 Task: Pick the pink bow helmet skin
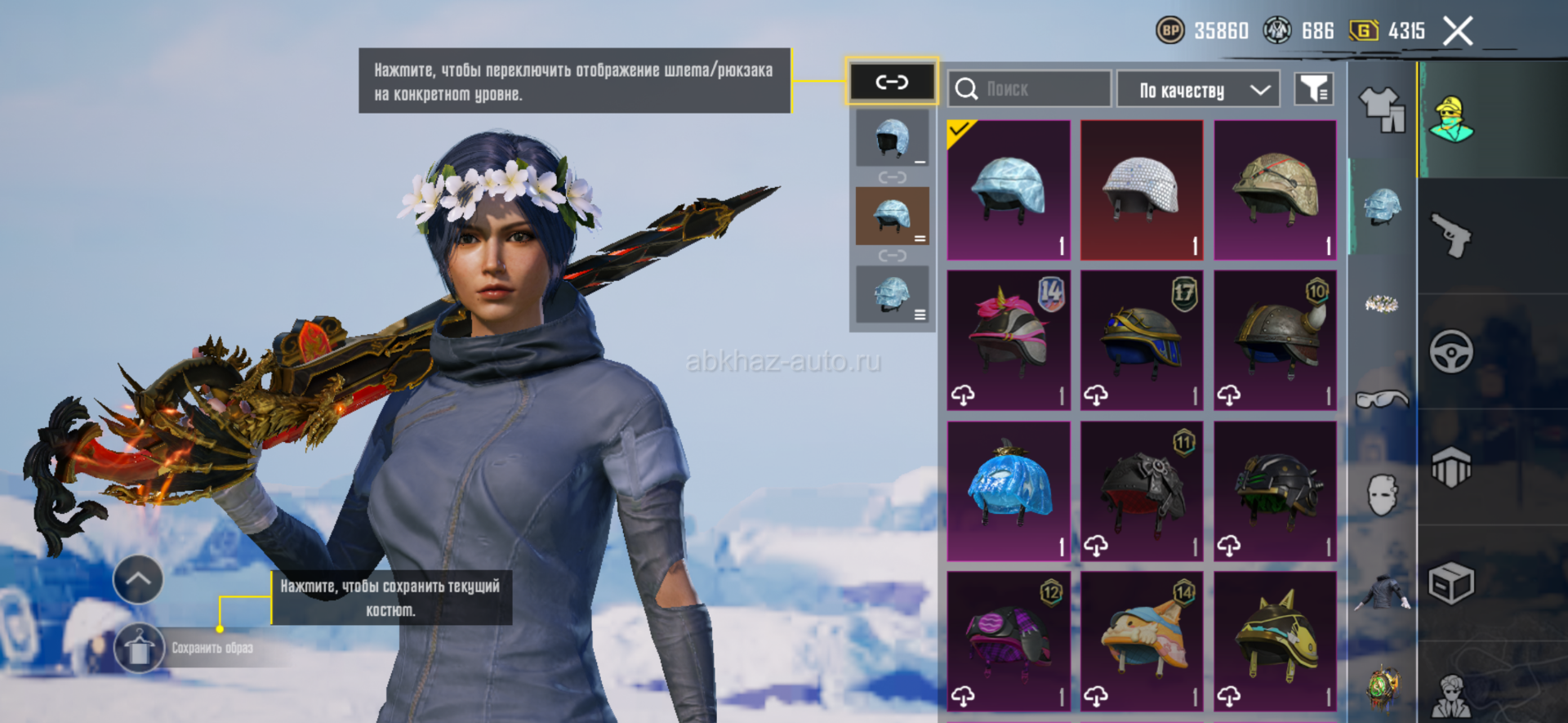tap(1009, 340)
